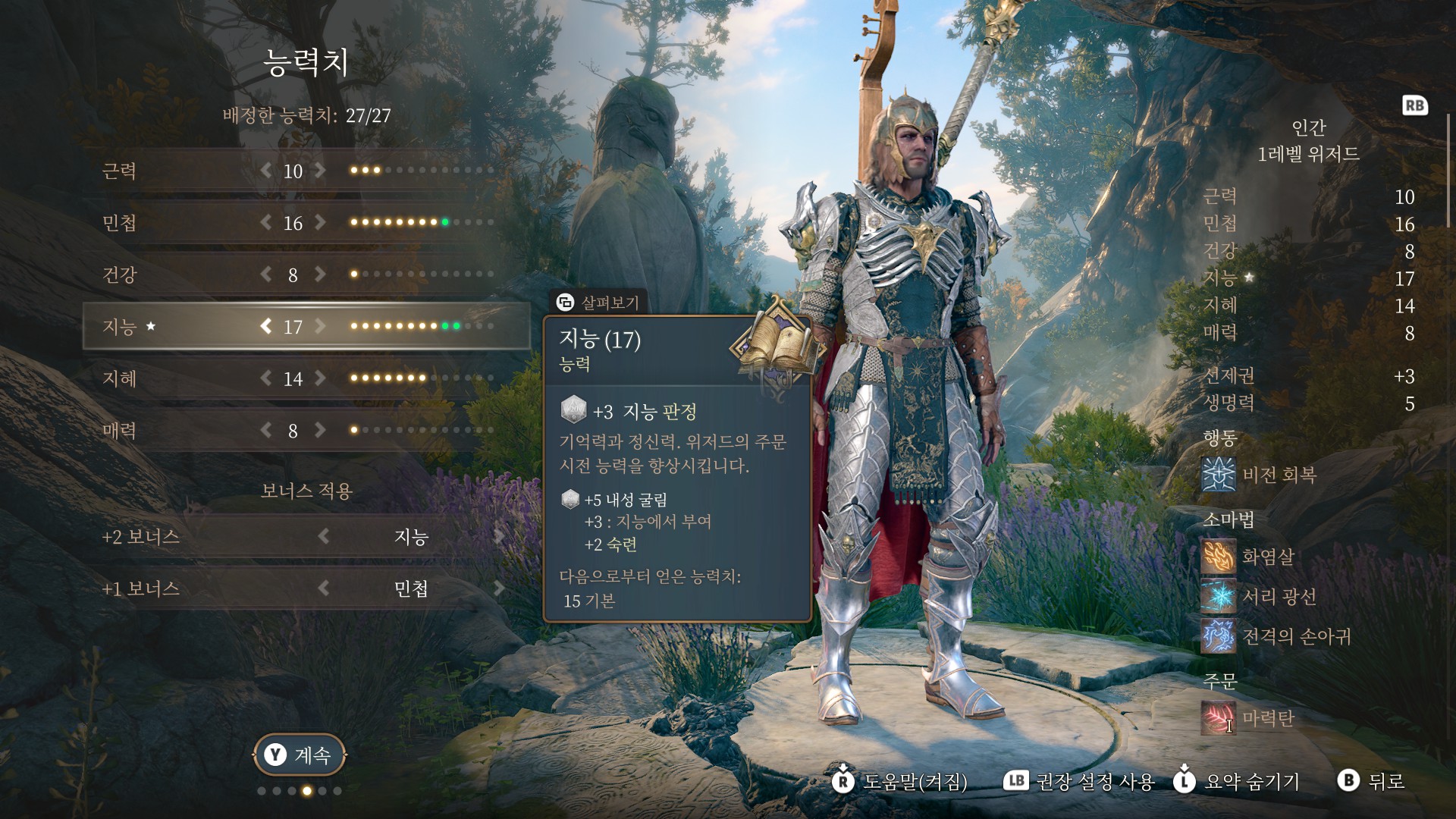Viewport: 1456px width, 819px height.
Task: Increase the 근력 value with its right arrow
Action: point(321,171)
